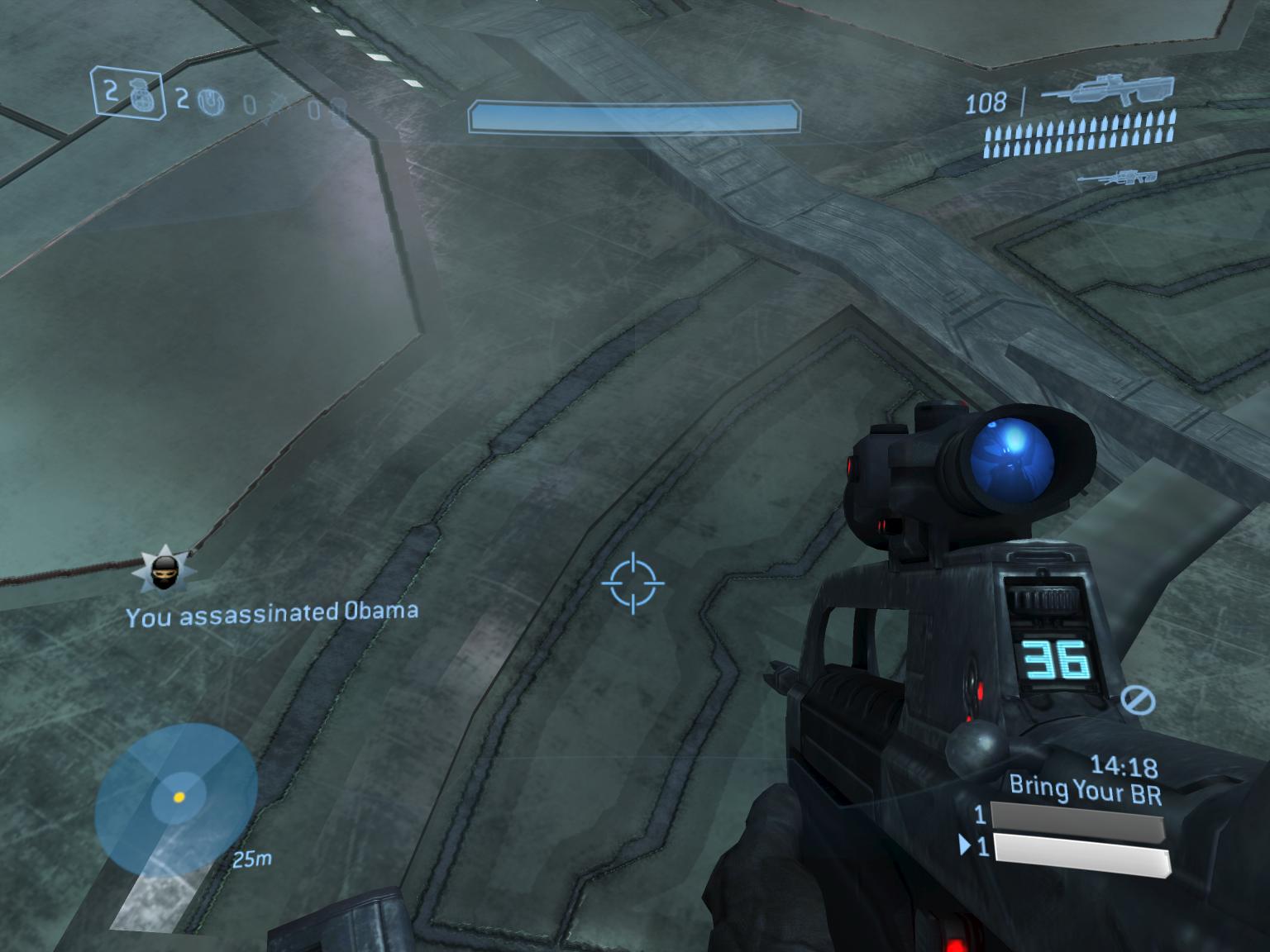Screen dimensions: 1270x952
Task: Click the motion tracker radar
Action: click(176, 797)
